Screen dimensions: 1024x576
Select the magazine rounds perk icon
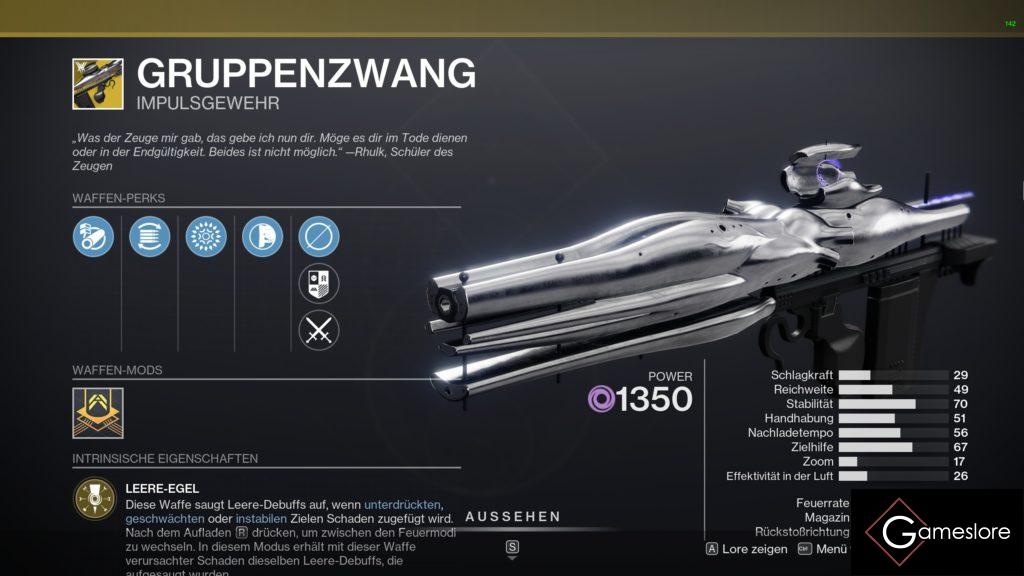(150, 237)
